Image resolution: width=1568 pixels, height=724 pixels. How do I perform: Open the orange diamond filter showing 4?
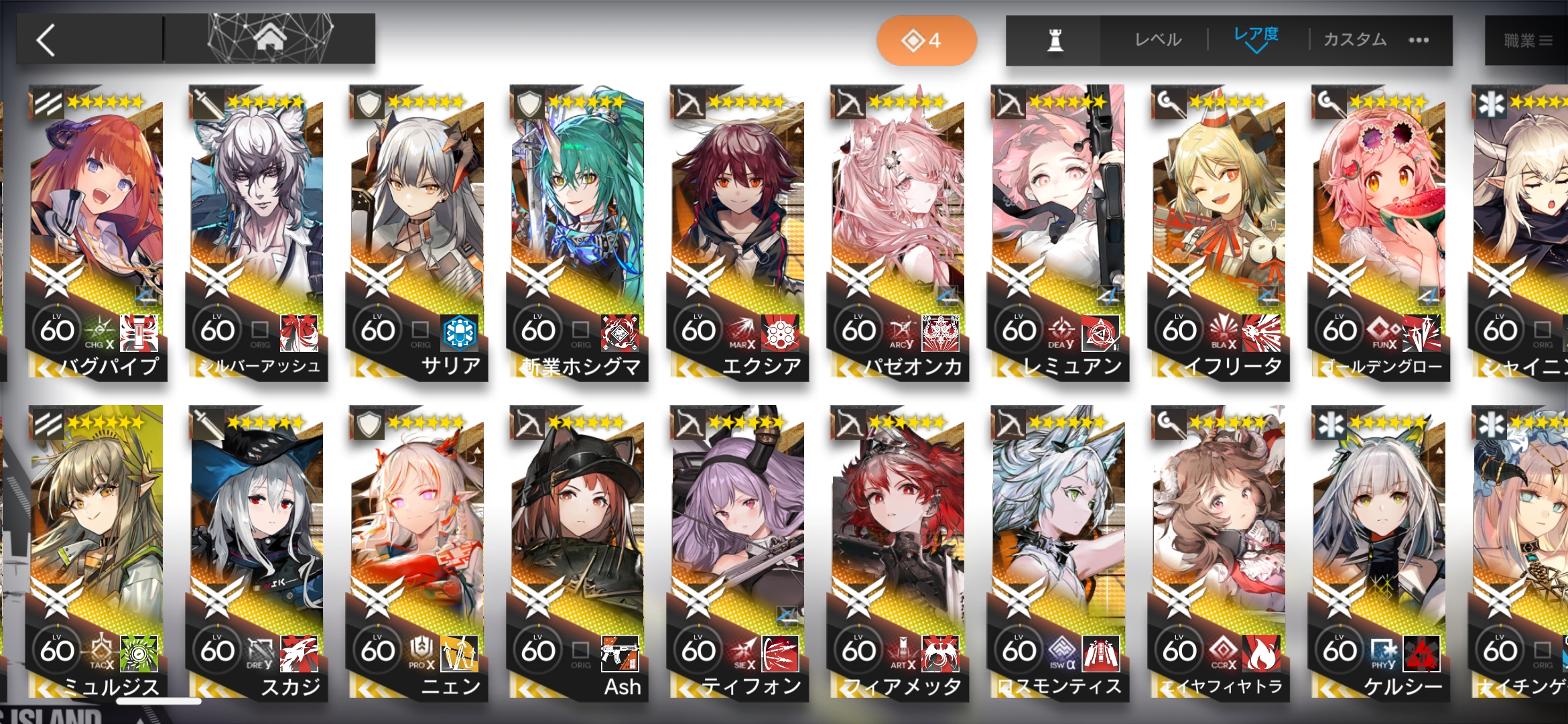pos(926,40)
